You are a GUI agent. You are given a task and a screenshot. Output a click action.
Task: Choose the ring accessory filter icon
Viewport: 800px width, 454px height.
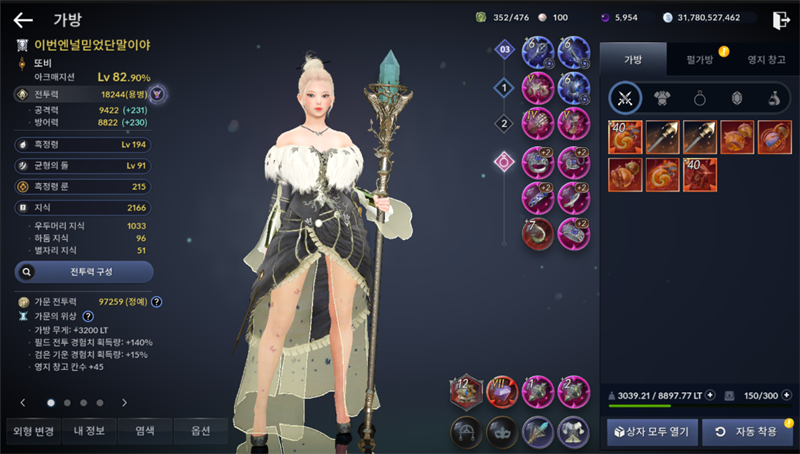(698, 98)
